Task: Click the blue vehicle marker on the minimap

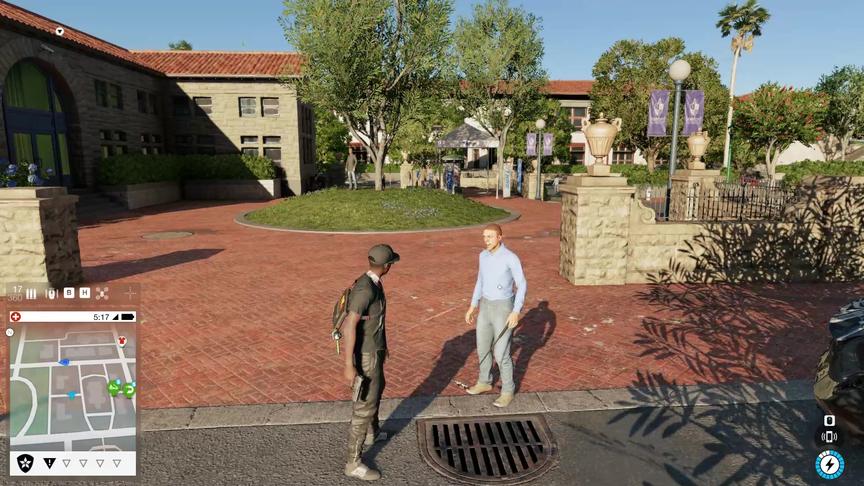Action: tap(64, 362)
